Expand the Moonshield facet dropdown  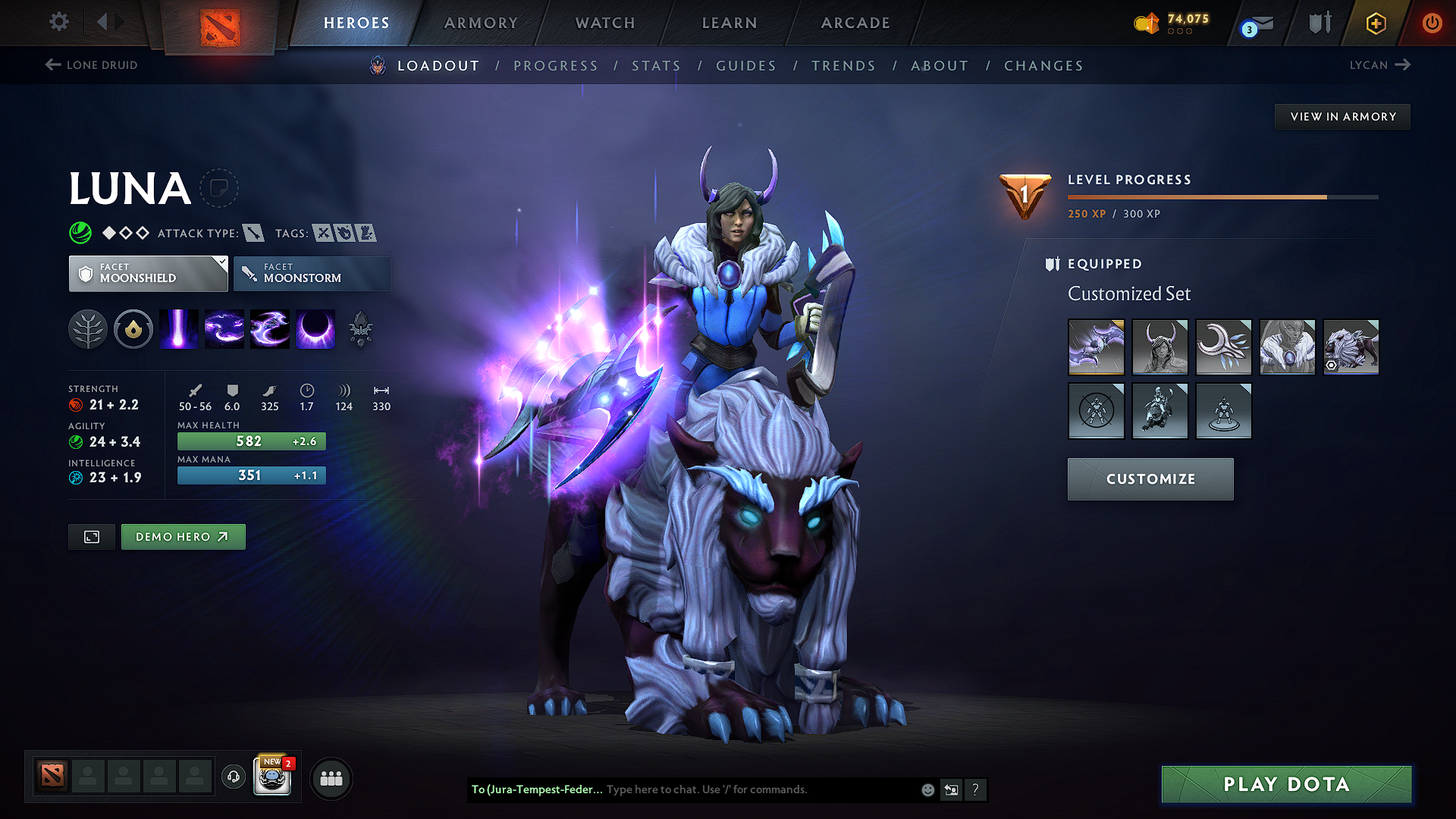pyautogui.click(x=149, y=273)
